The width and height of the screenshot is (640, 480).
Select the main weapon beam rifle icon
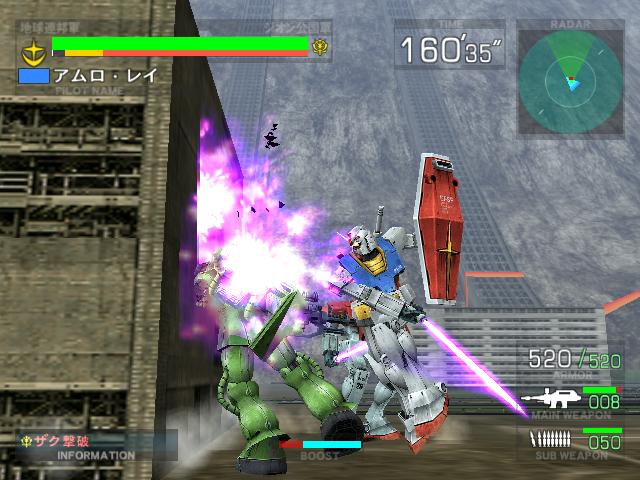(x=549, y=401)
